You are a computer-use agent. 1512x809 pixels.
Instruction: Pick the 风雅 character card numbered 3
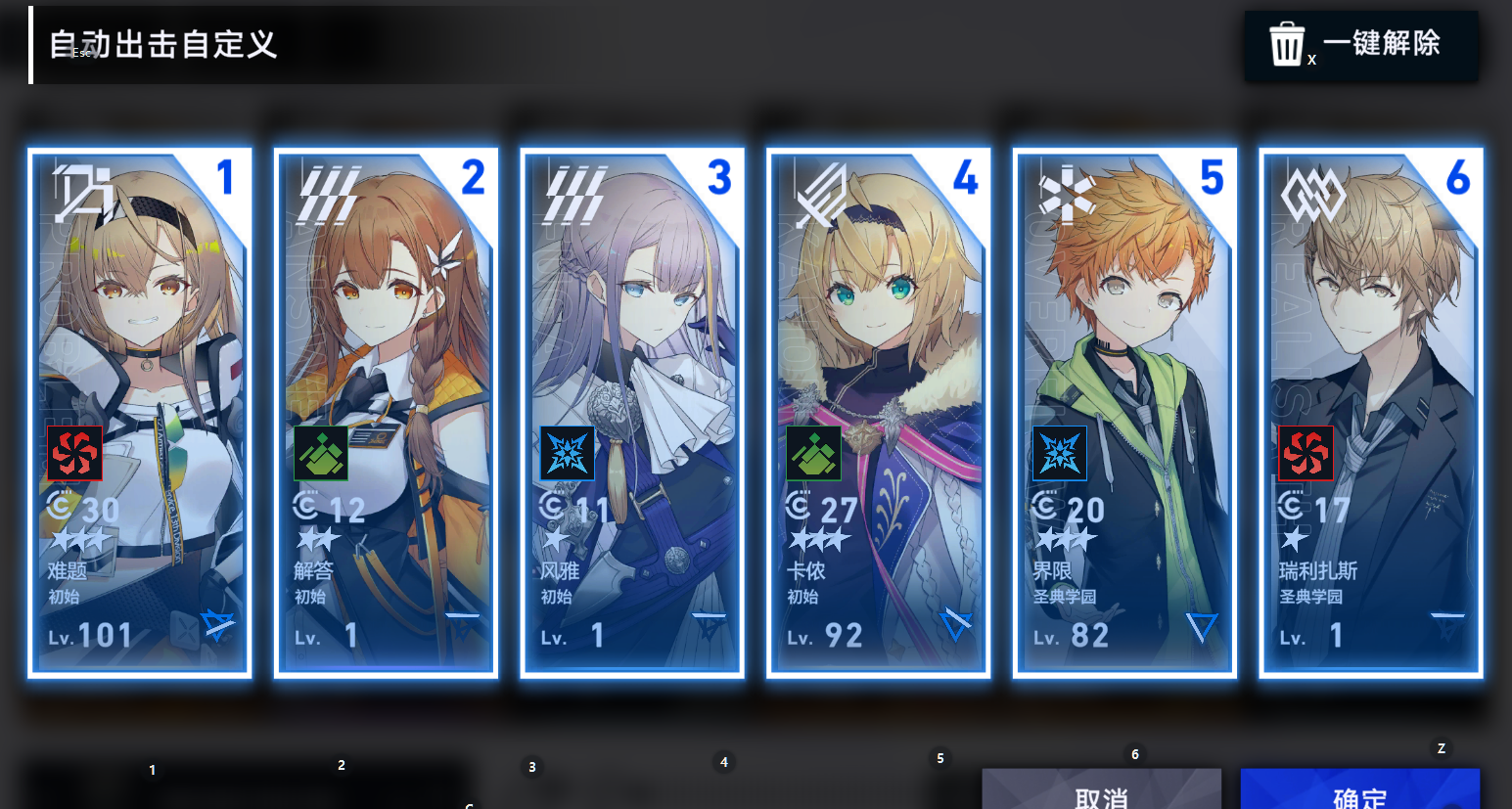click(632, 412)
